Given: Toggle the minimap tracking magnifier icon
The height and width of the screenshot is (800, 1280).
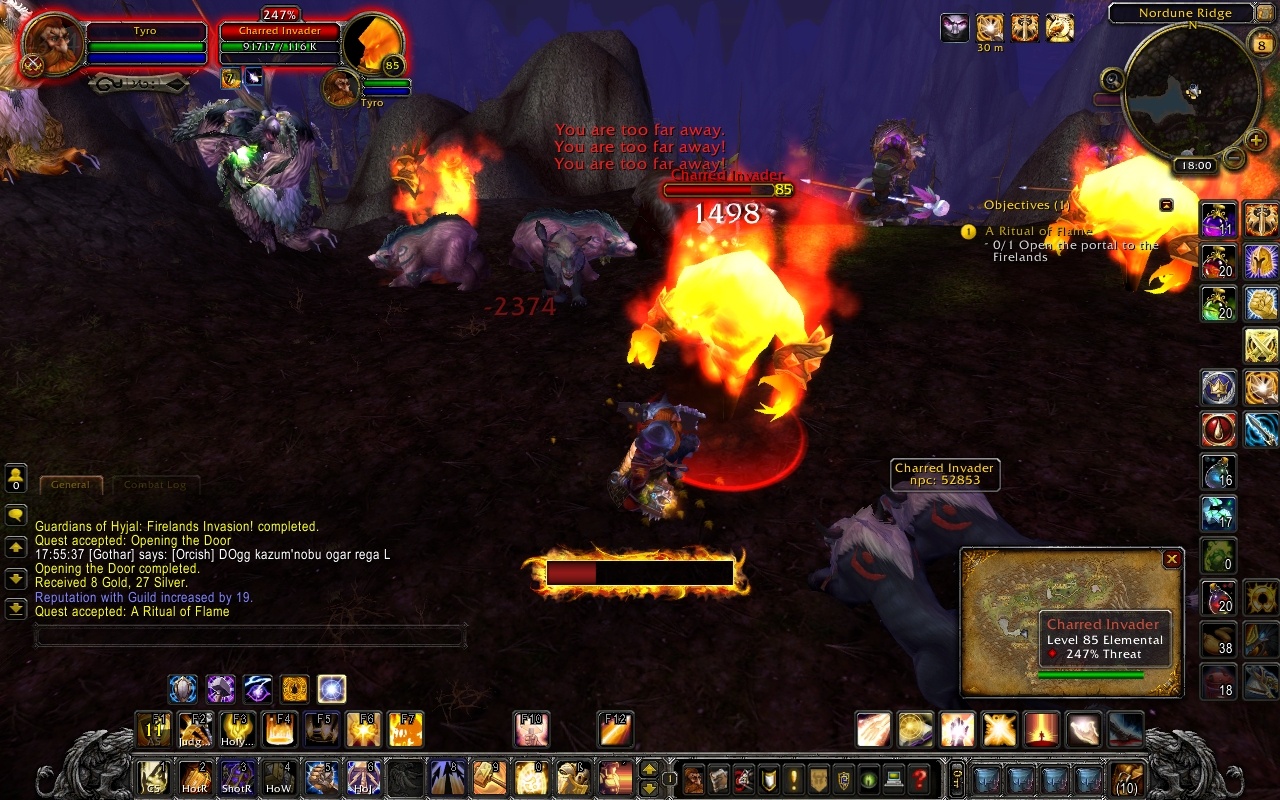Looking at the screenshot, I should [x=1113, y=79].
